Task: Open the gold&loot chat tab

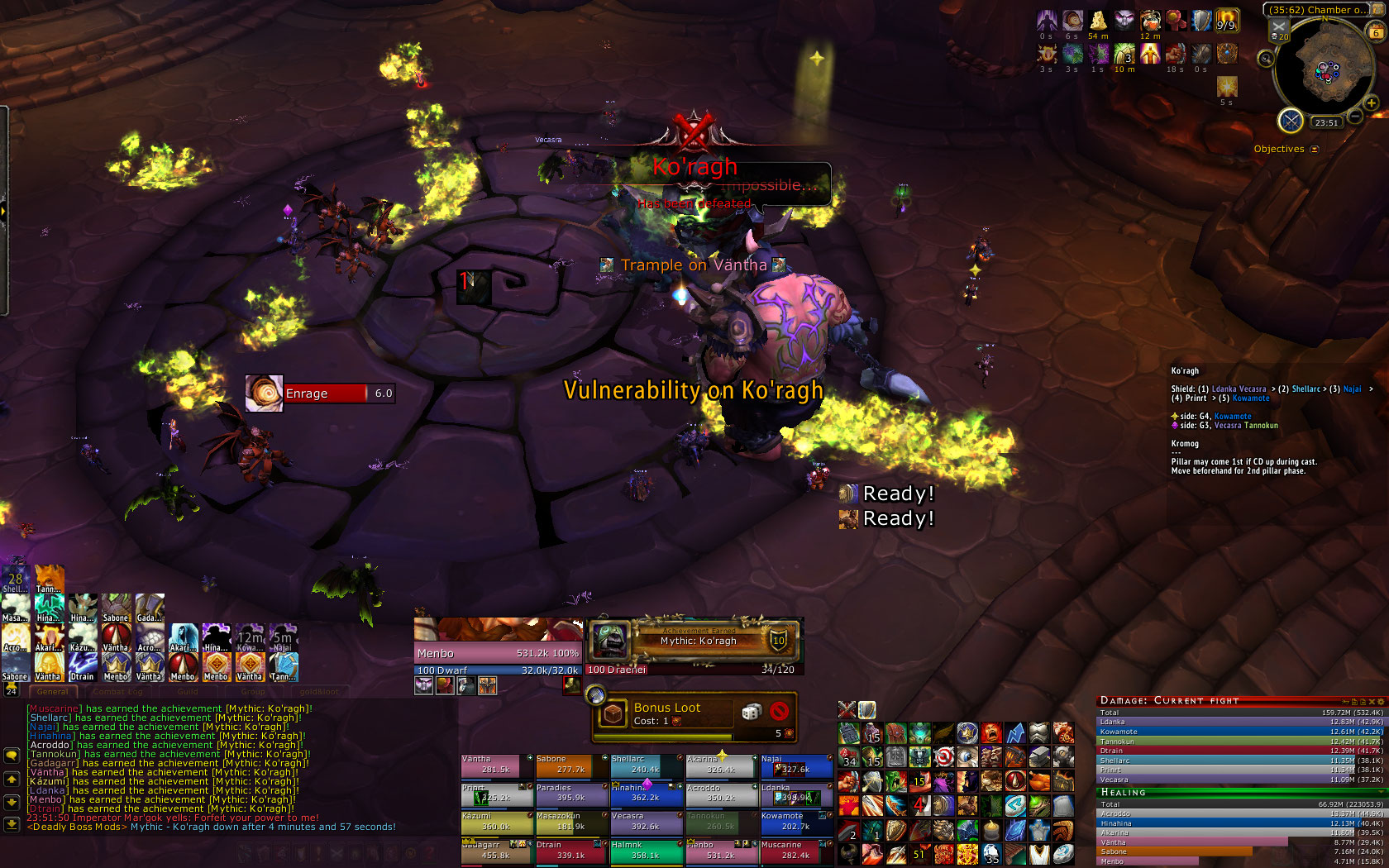Action: (319, 692)
